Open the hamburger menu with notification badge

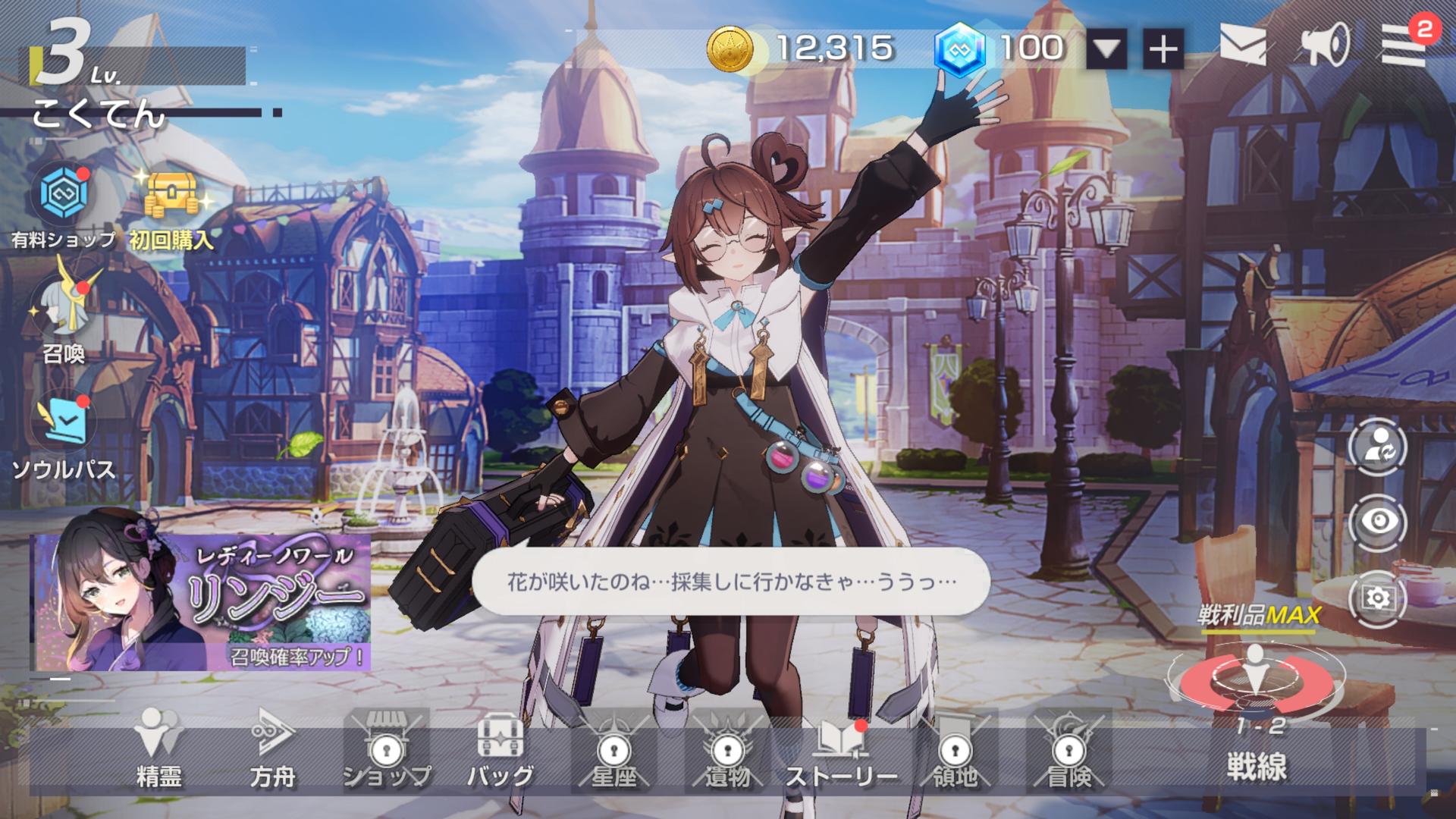(x=1403, y=47)
